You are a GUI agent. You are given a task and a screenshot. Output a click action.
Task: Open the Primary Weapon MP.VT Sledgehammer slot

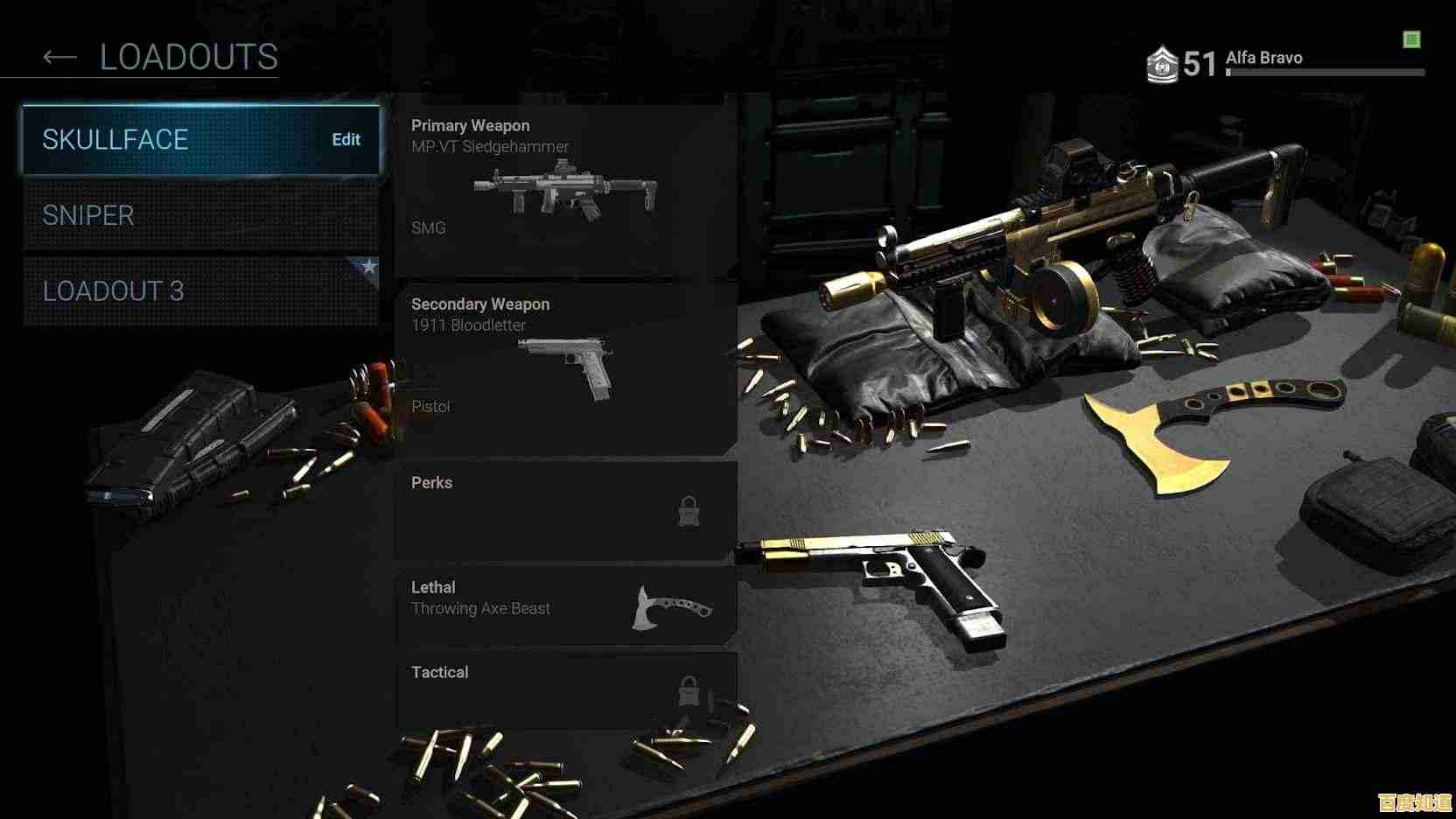pos(565,188)
